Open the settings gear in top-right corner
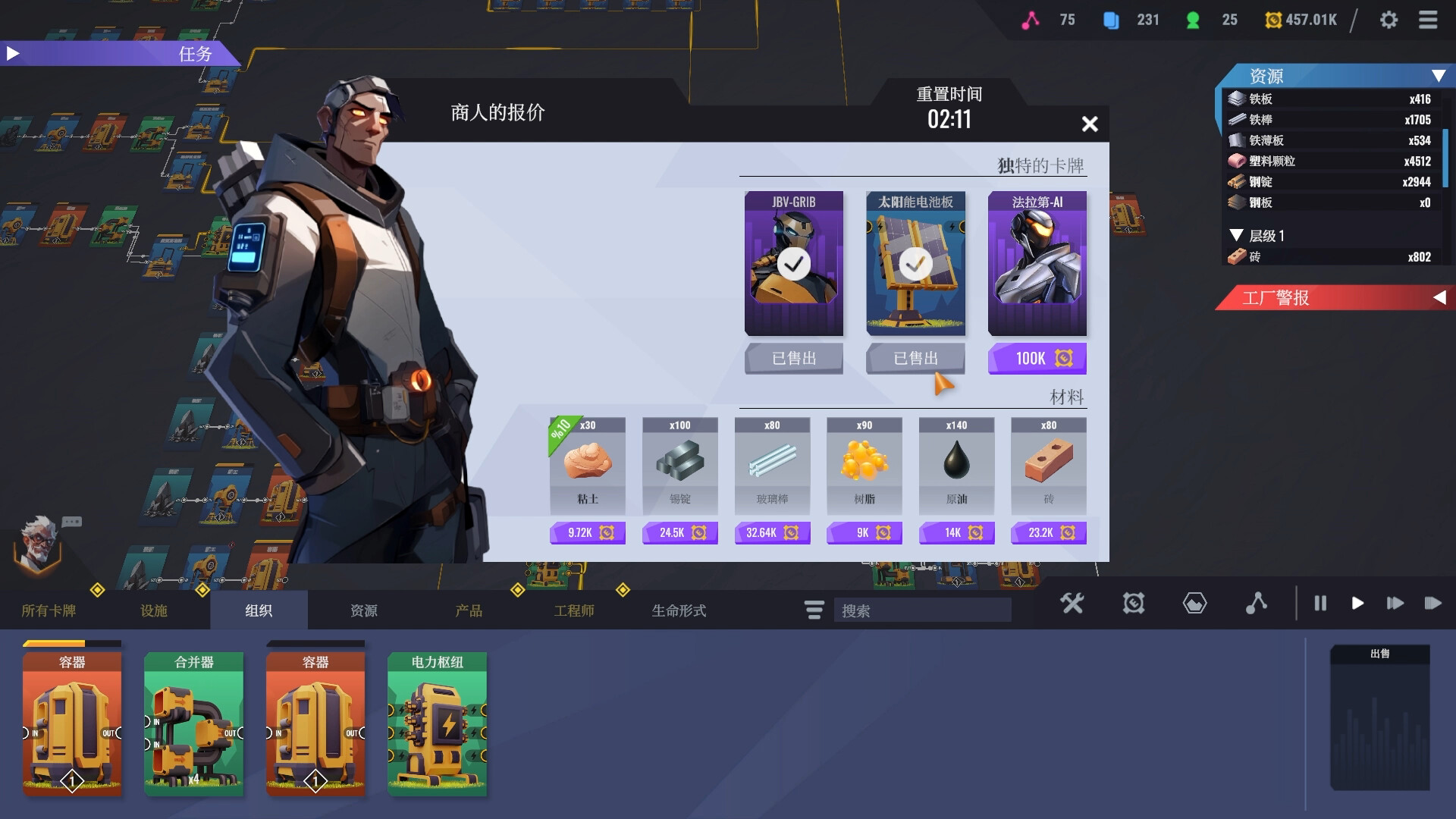The width and height of the screenshot is (1456, 819). [x=1390, y=20]
